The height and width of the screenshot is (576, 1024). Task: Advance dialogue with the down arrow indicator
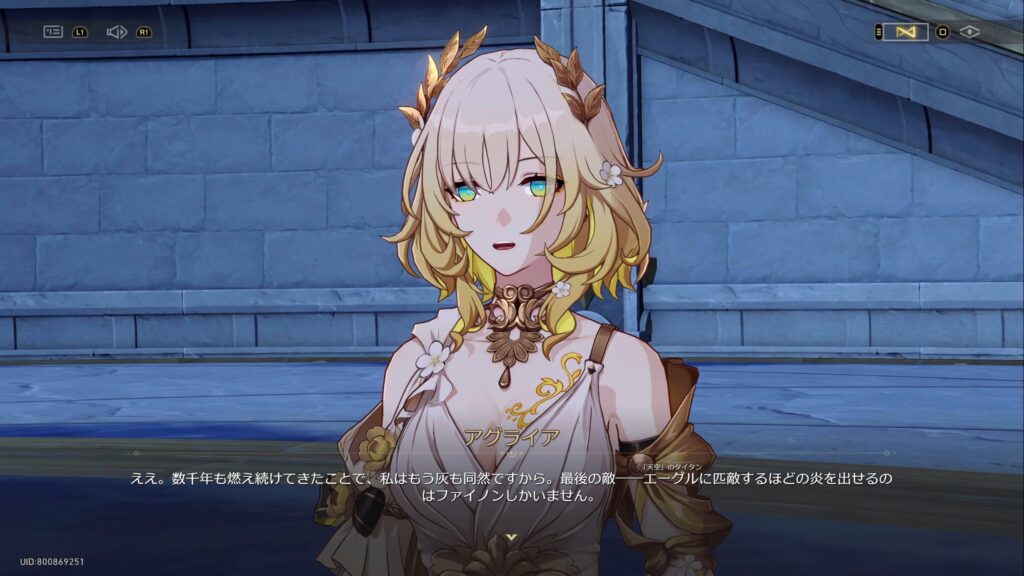coord(512,538)
